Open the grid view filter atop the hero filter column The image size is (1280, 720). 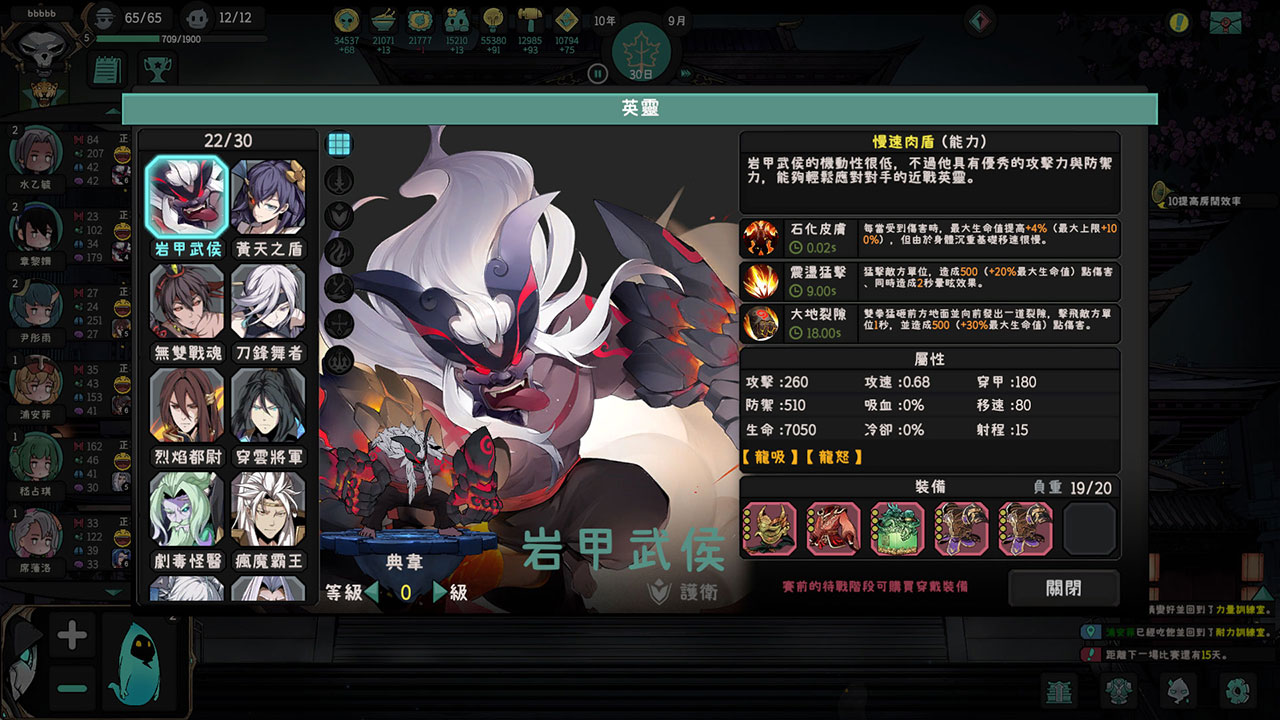tap(341, 143)
